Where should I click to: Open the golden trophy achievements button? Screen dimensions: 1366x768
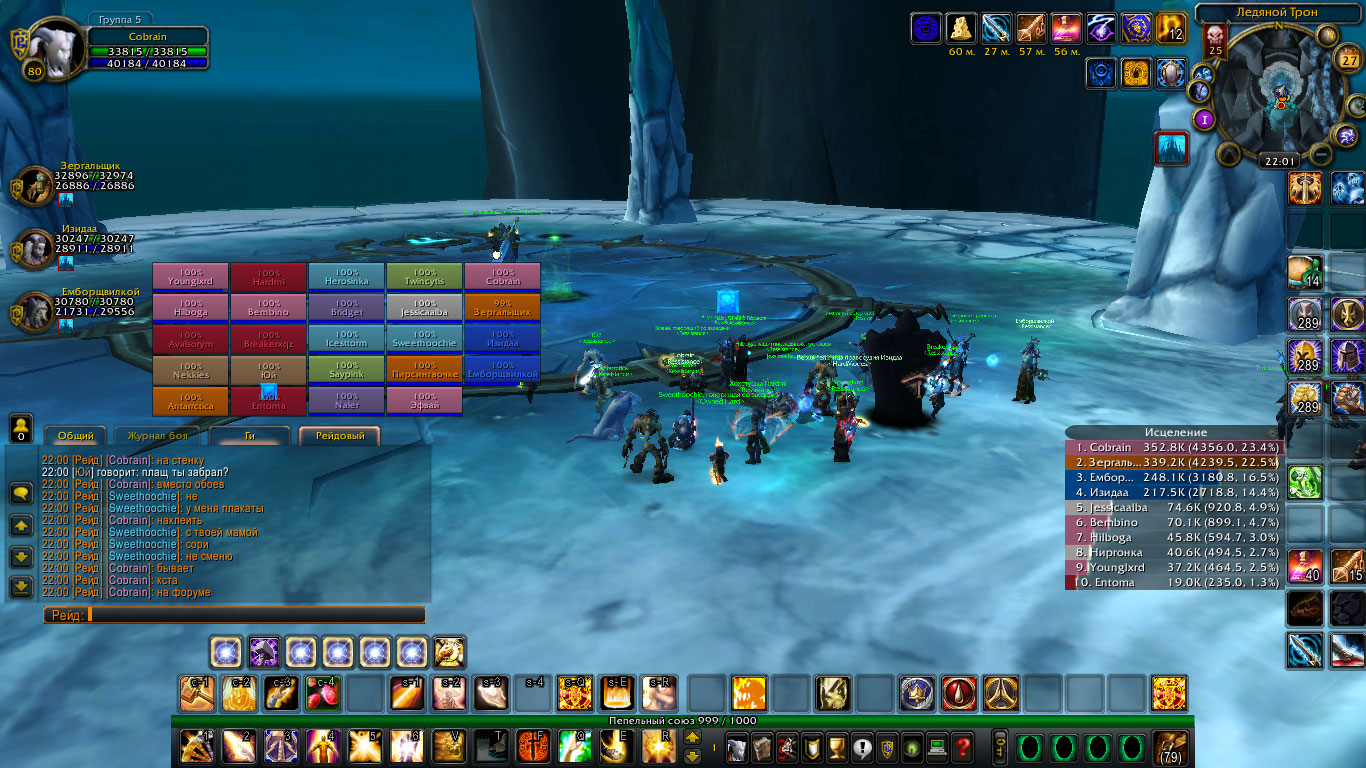(x=838, y=746)
